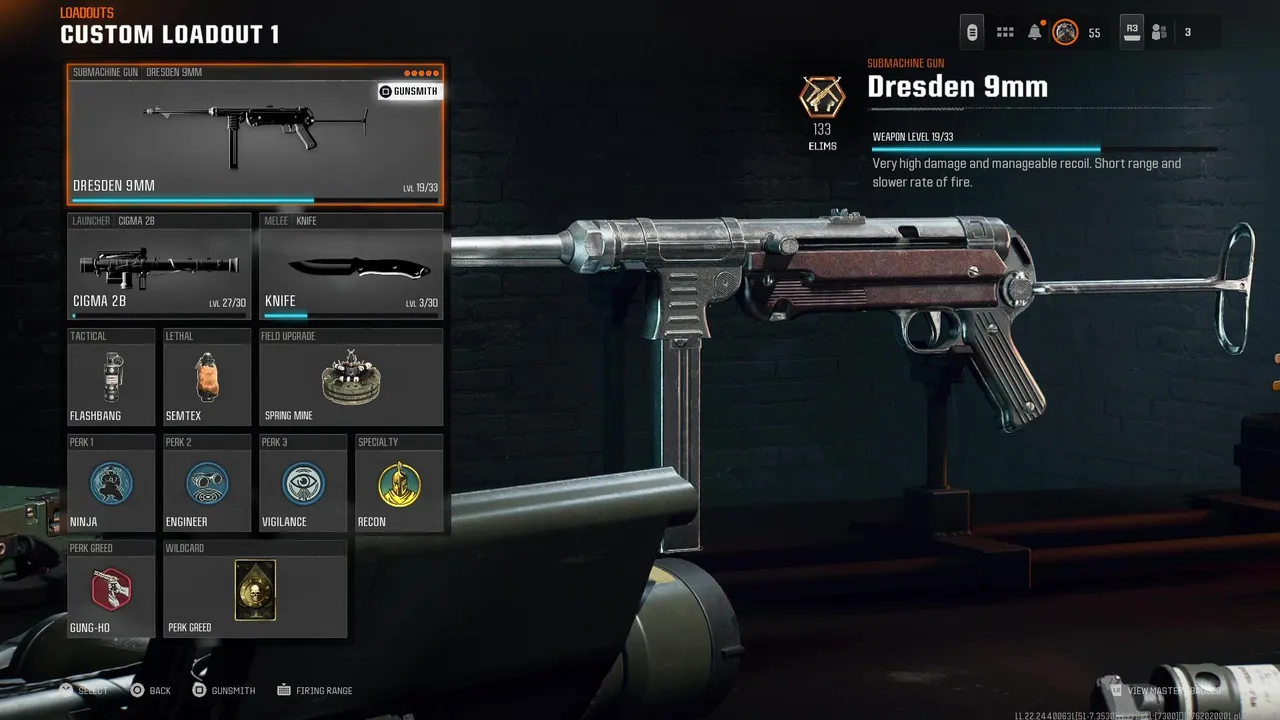Open the player profile emblem
The height and width of the screenshot is (720, 1280).
point(1066,32)
